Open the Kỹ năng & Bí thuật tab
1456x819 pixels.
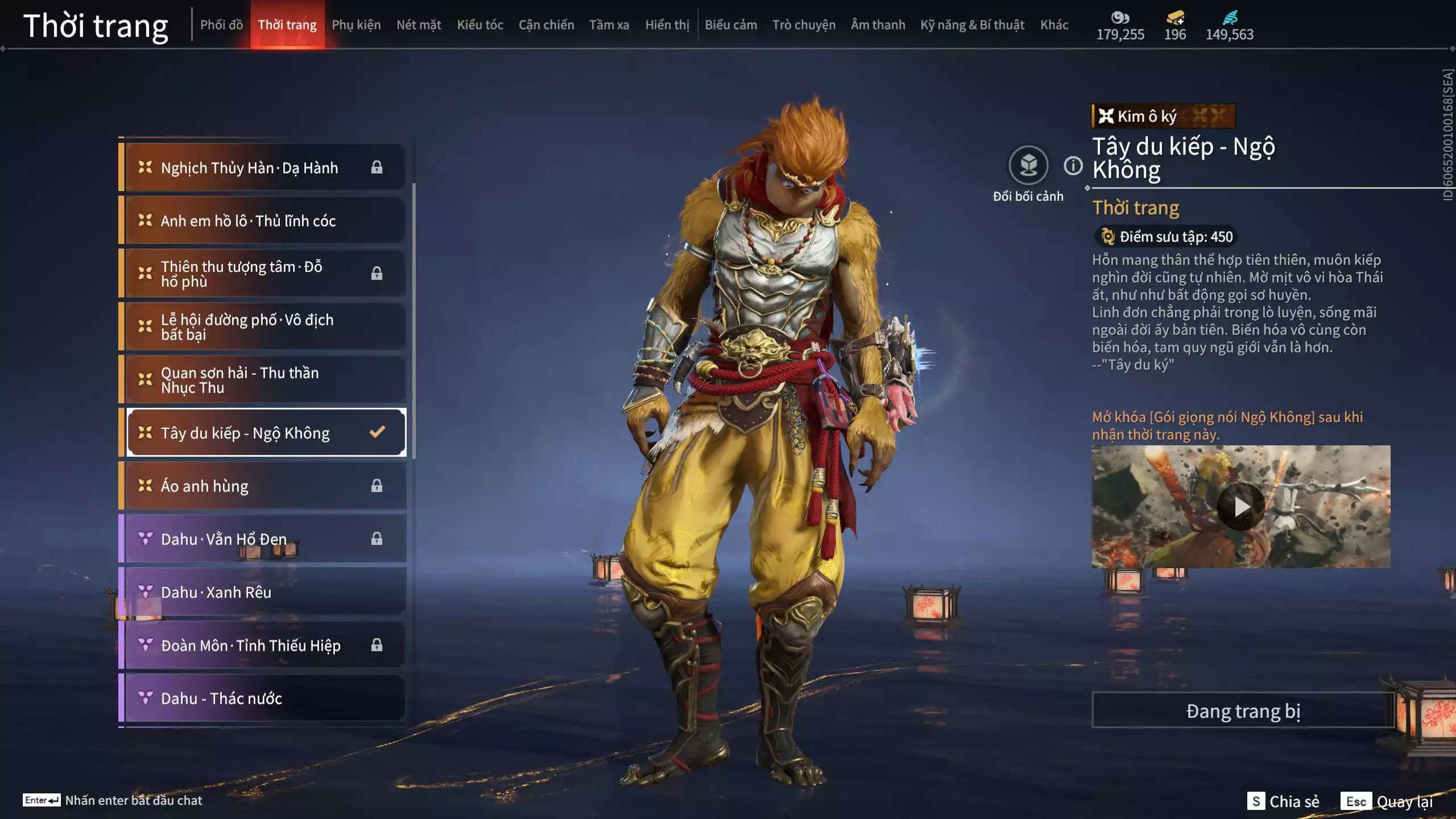[x=972, y=25]
